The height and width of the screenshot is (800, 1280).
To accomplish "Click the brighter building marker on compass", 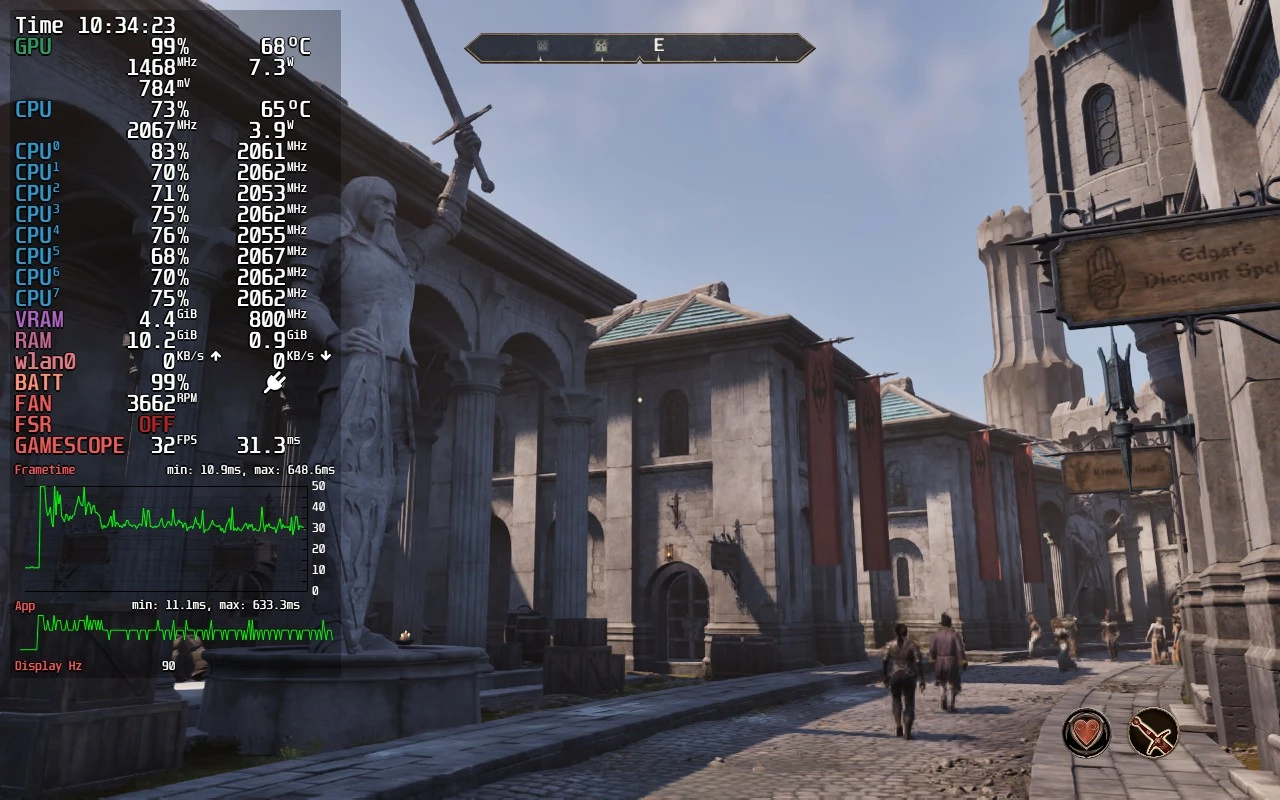I will click(600, 45).
